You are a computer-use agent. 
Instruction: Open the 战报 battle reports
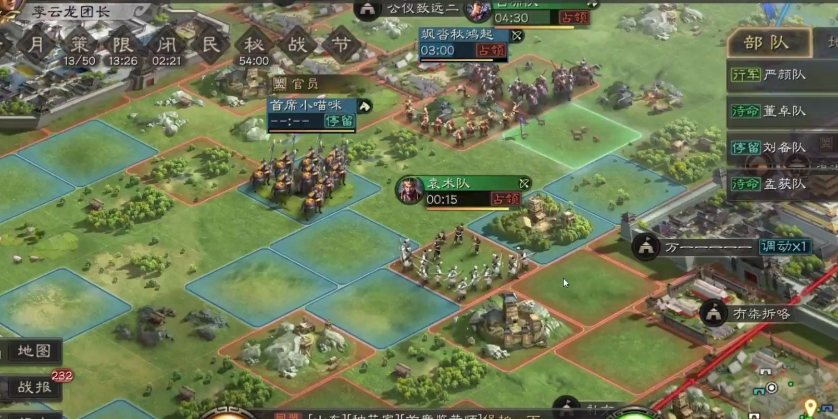[34, 387]
